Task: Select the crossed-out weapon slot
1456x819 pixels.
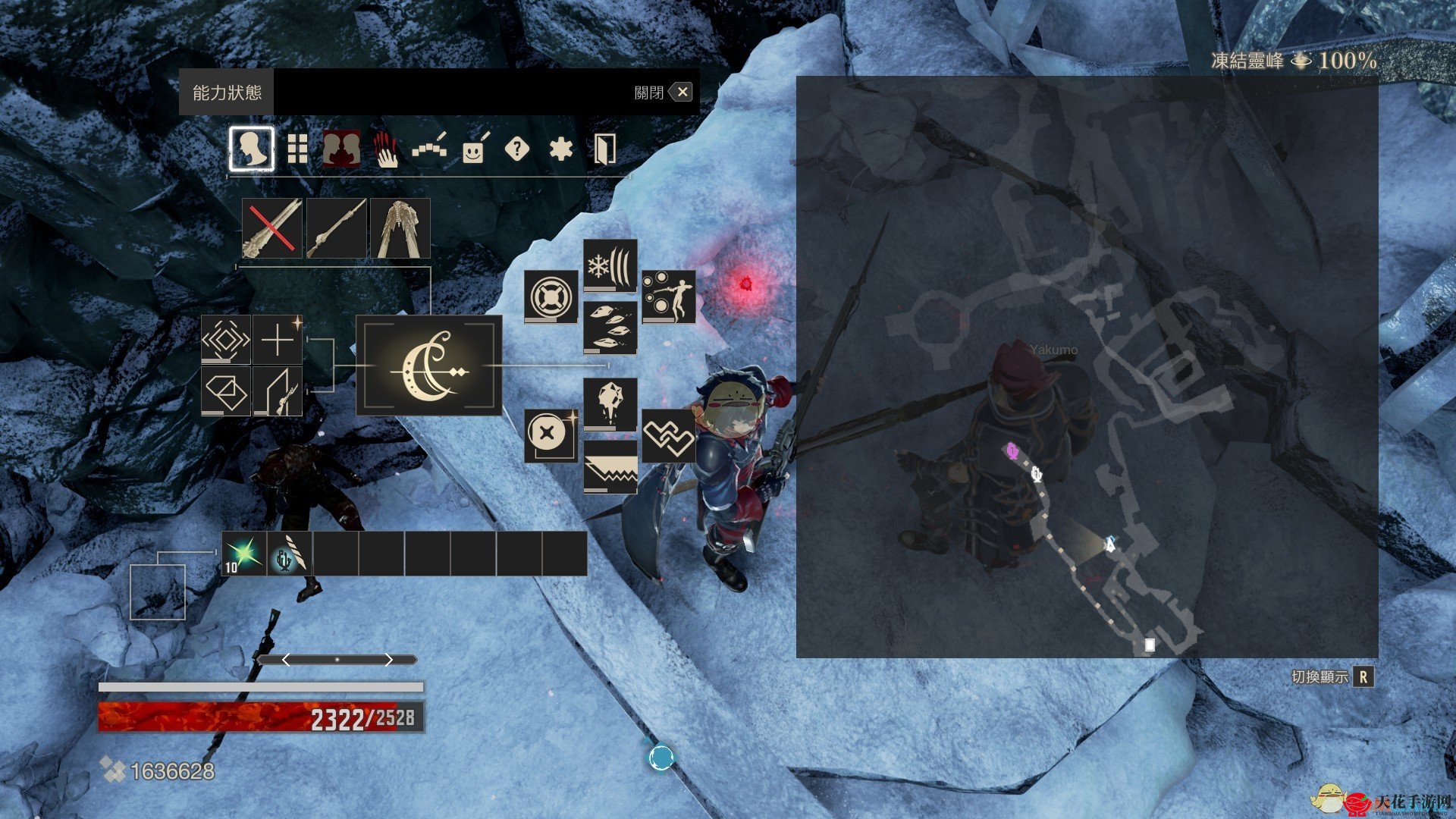Action: 272,228
